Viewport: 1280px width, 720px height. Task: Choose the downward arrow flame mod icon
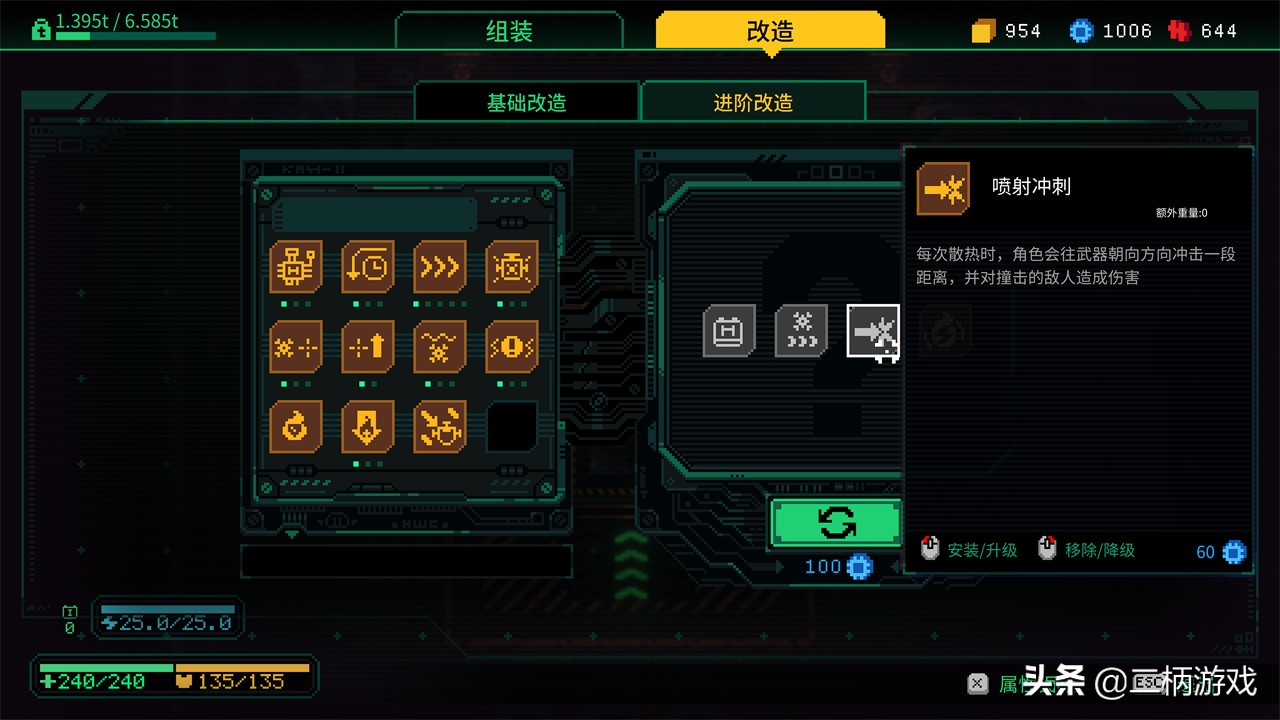368,426
